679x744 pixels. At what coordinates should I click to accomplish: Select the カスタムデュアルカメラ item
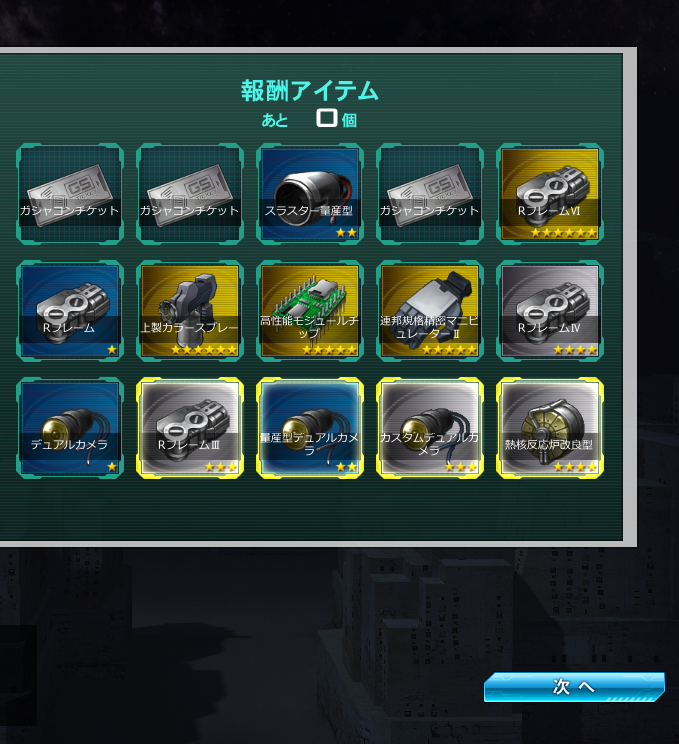tap(430, 428)
